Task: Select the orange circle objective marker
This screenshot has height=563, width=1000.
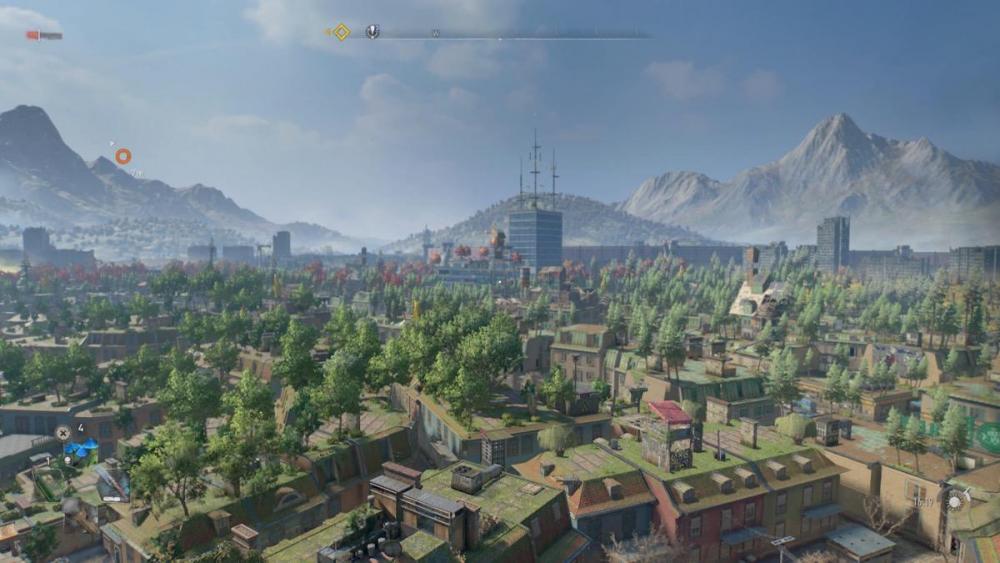Action: click(x=123, y=156)
